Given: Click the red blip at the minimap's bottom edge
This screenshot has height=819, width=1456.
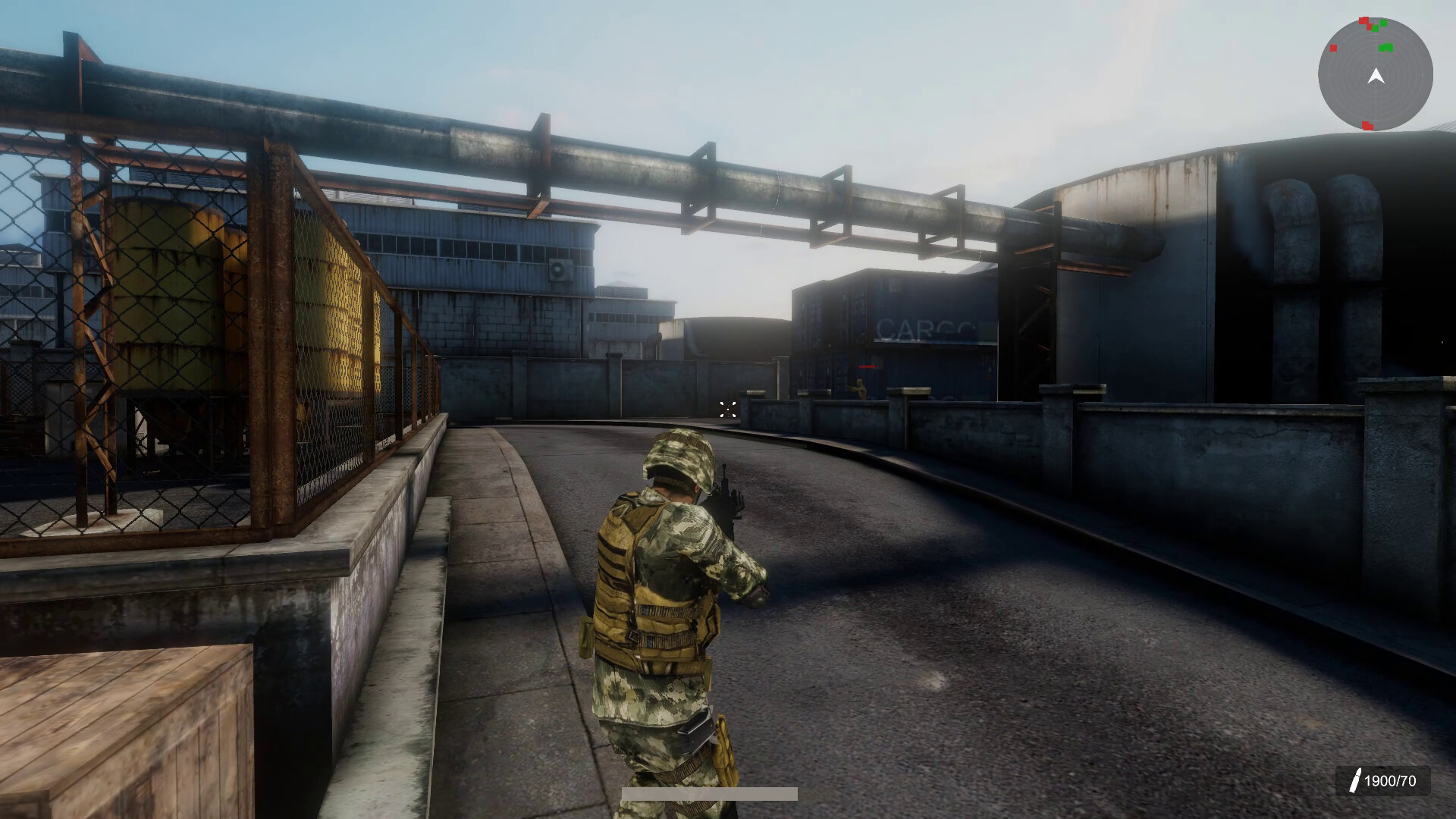Looking at the screenshot, I should pos(1367,126).
